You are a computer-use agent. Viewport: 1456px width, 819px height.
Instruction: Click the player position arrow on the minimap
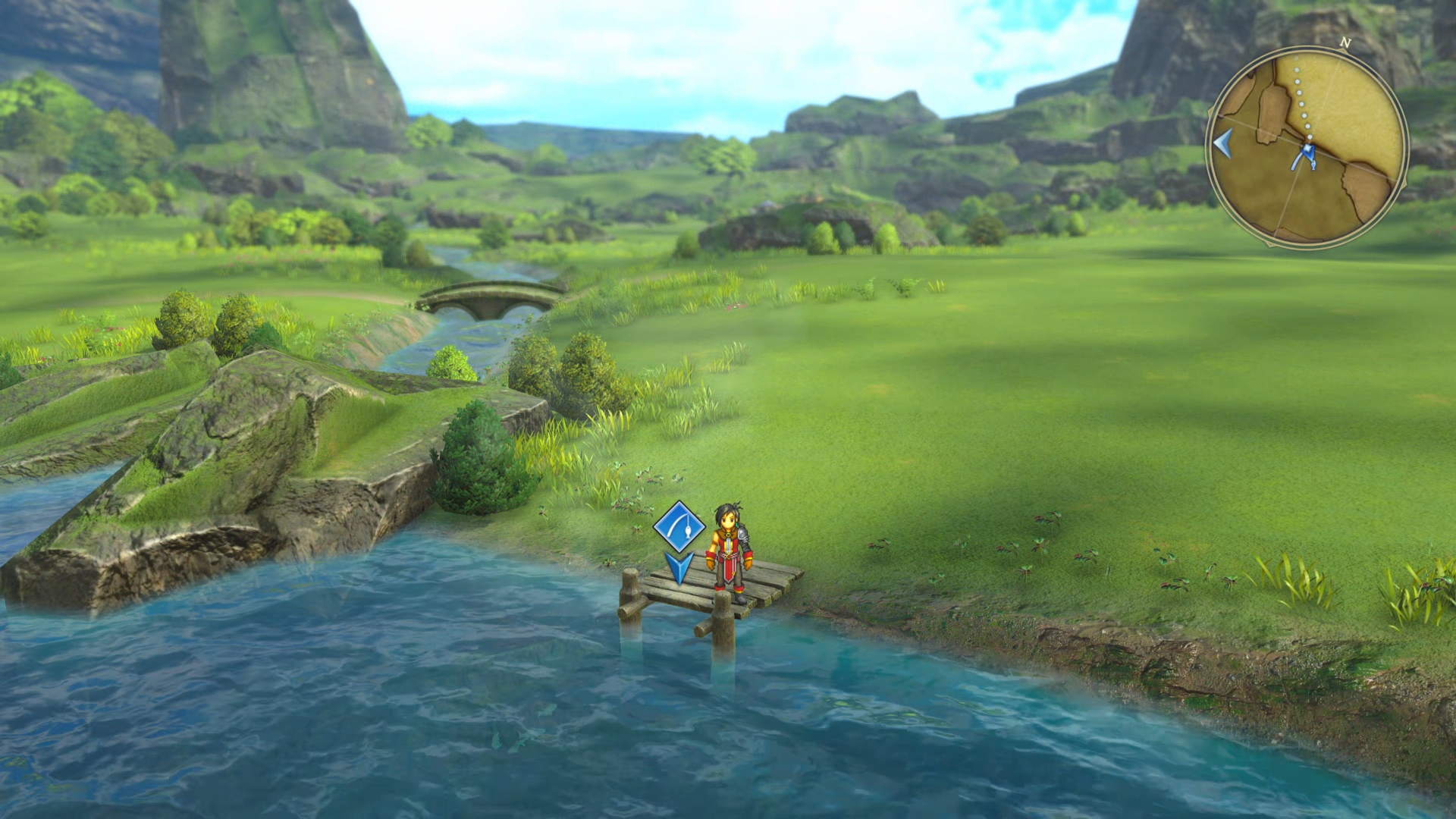[1307, 149]
